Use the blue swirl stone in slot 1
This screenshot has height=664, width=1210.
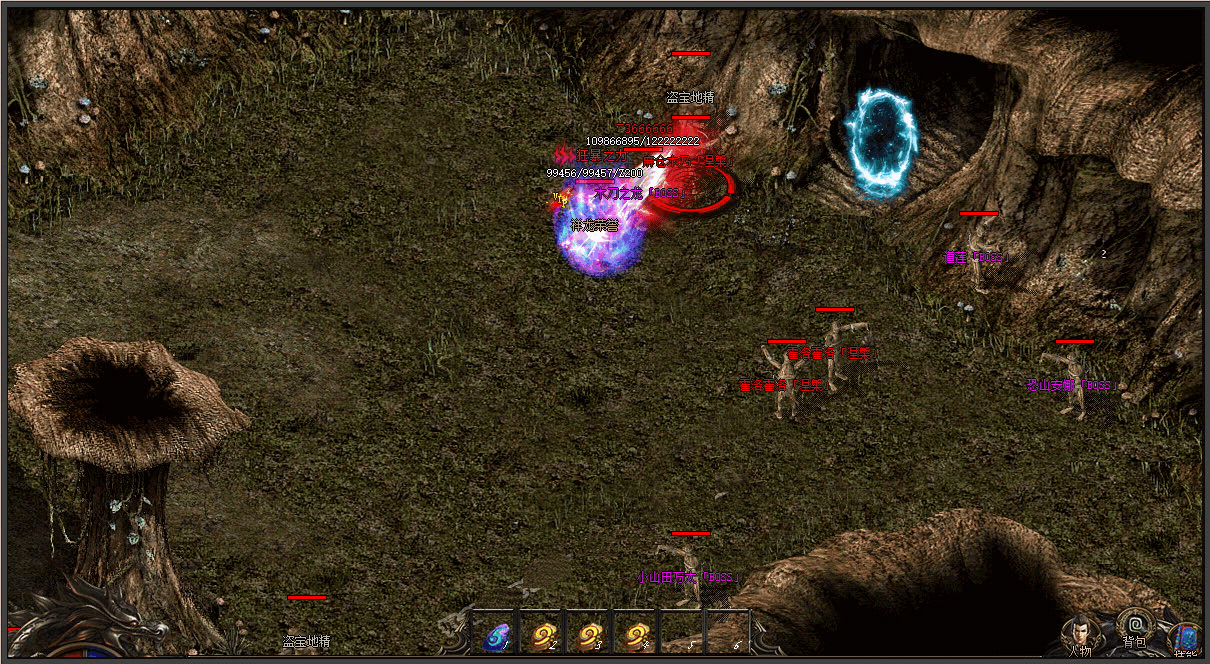click(x=496, y=635)
